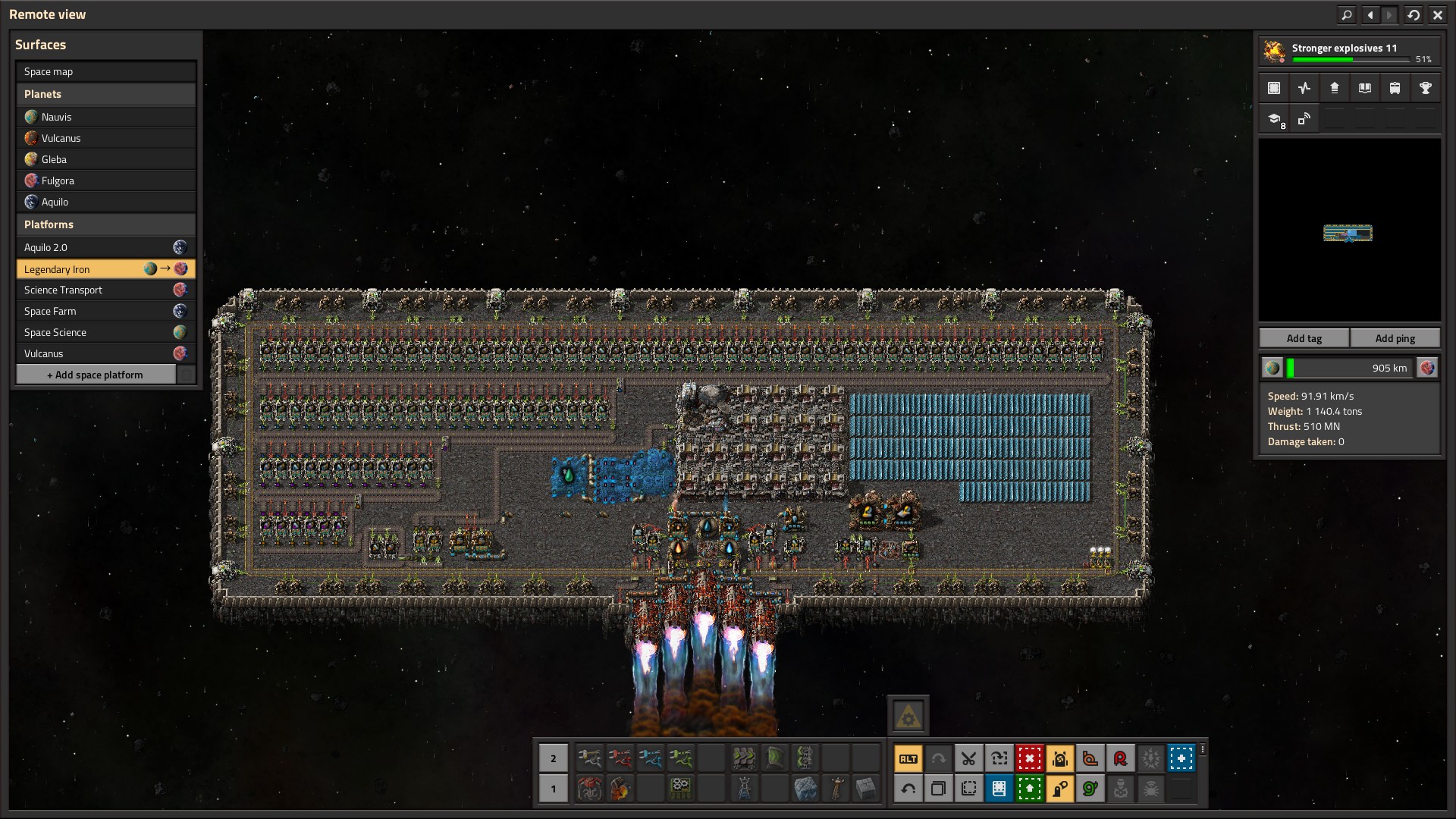Click the Add tag button
1456x819 pixels.
[x=1304, y=338]
